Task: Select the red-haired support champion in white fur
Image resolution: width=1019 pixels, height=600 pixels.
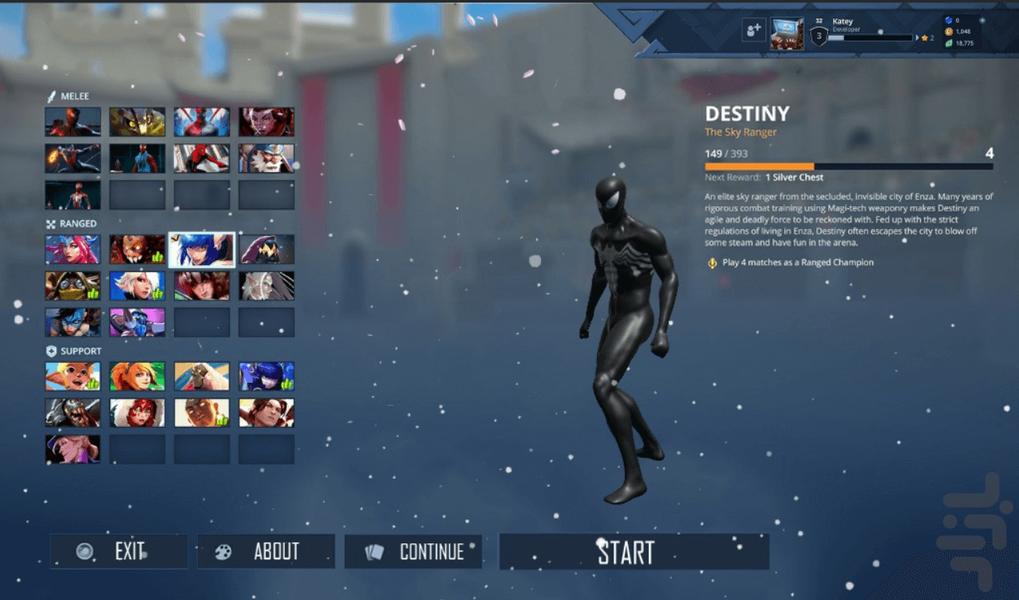Action: (x=137, y=412)
